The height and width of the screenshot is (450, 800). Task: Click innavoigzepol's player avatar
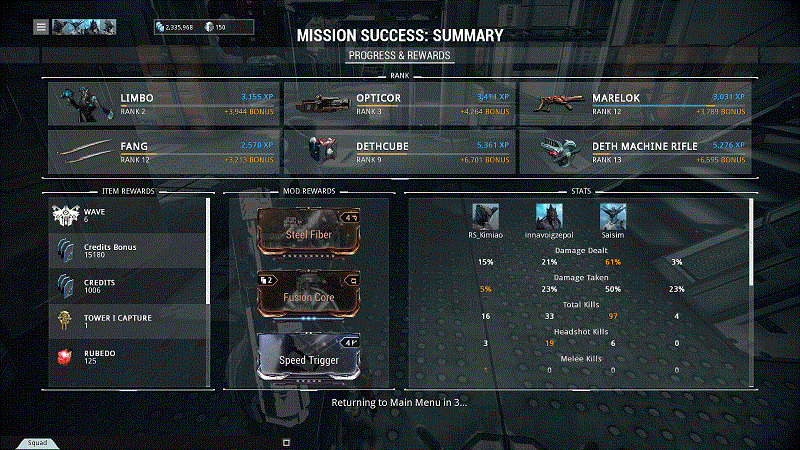549,216
